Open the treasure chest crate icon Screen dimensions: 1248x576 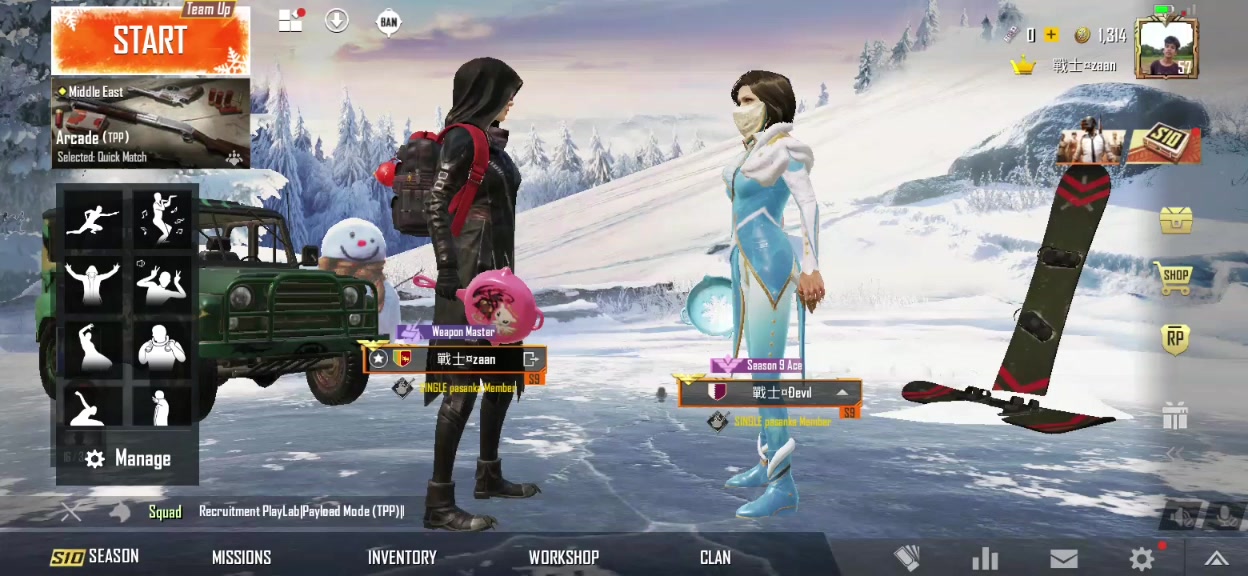pyautogui.click(x=1175, y=219)
